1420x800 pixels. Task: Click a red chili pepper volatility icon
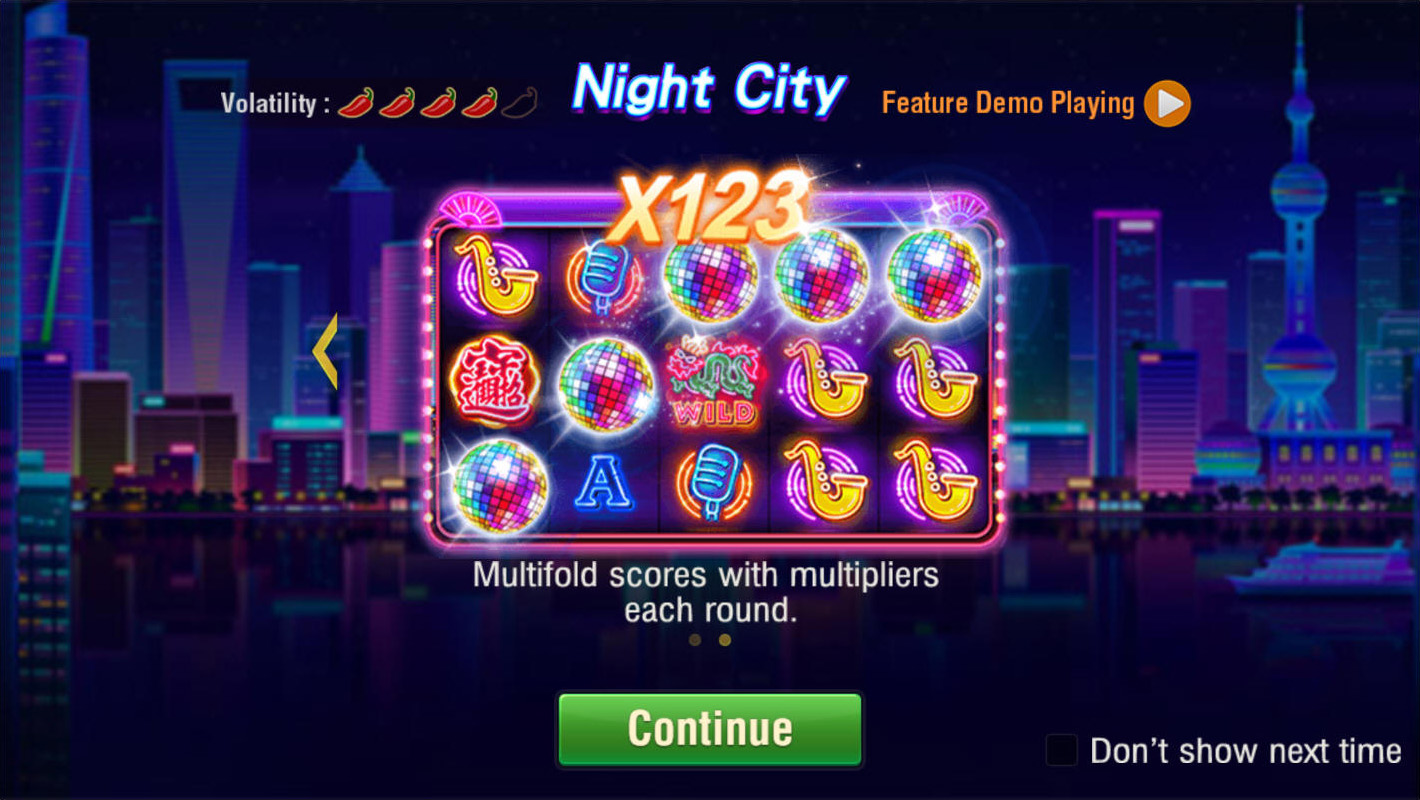355,100
